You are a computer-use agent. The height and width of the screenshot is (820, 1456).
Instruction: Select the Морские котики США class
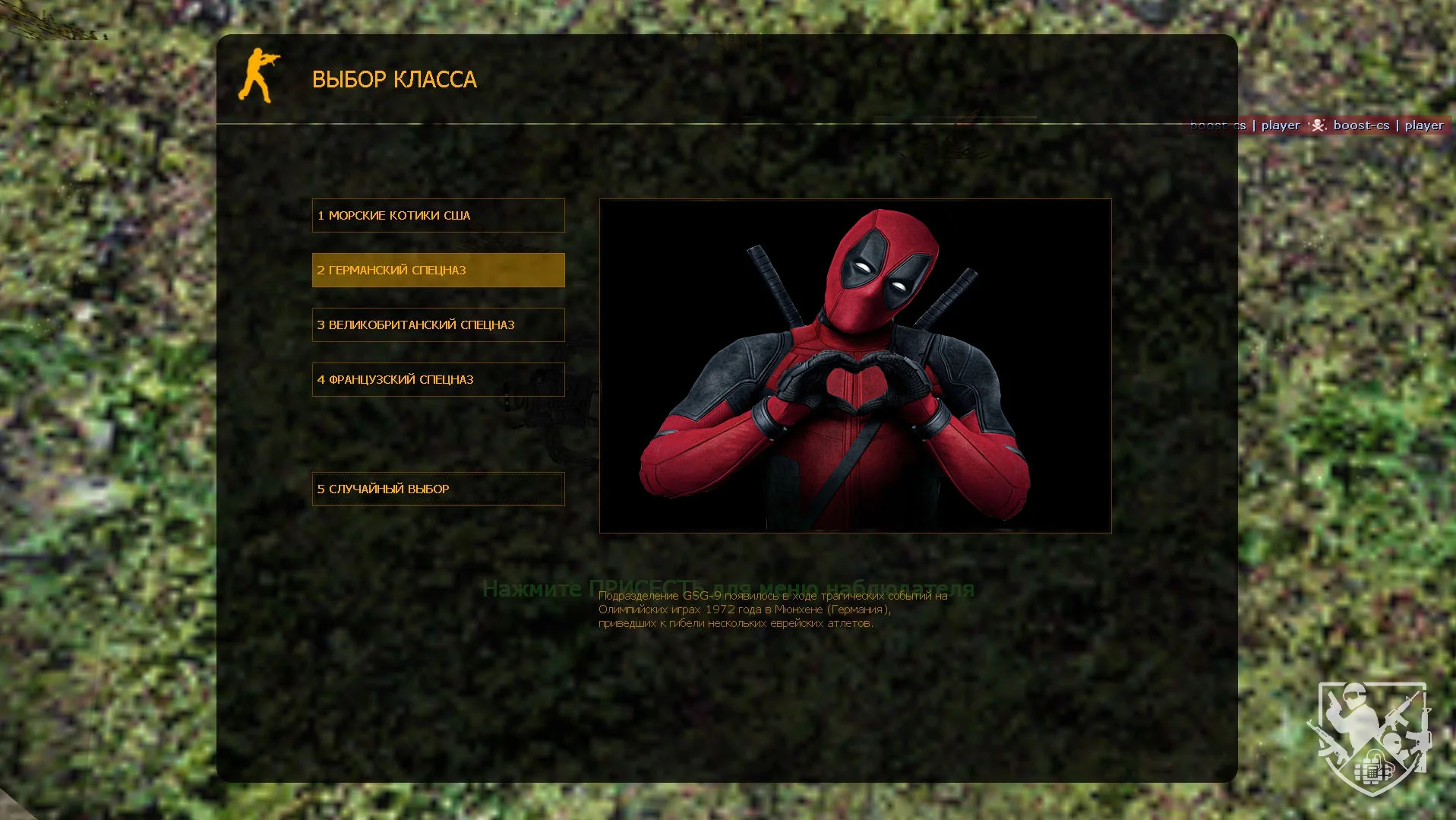[437, 216]
